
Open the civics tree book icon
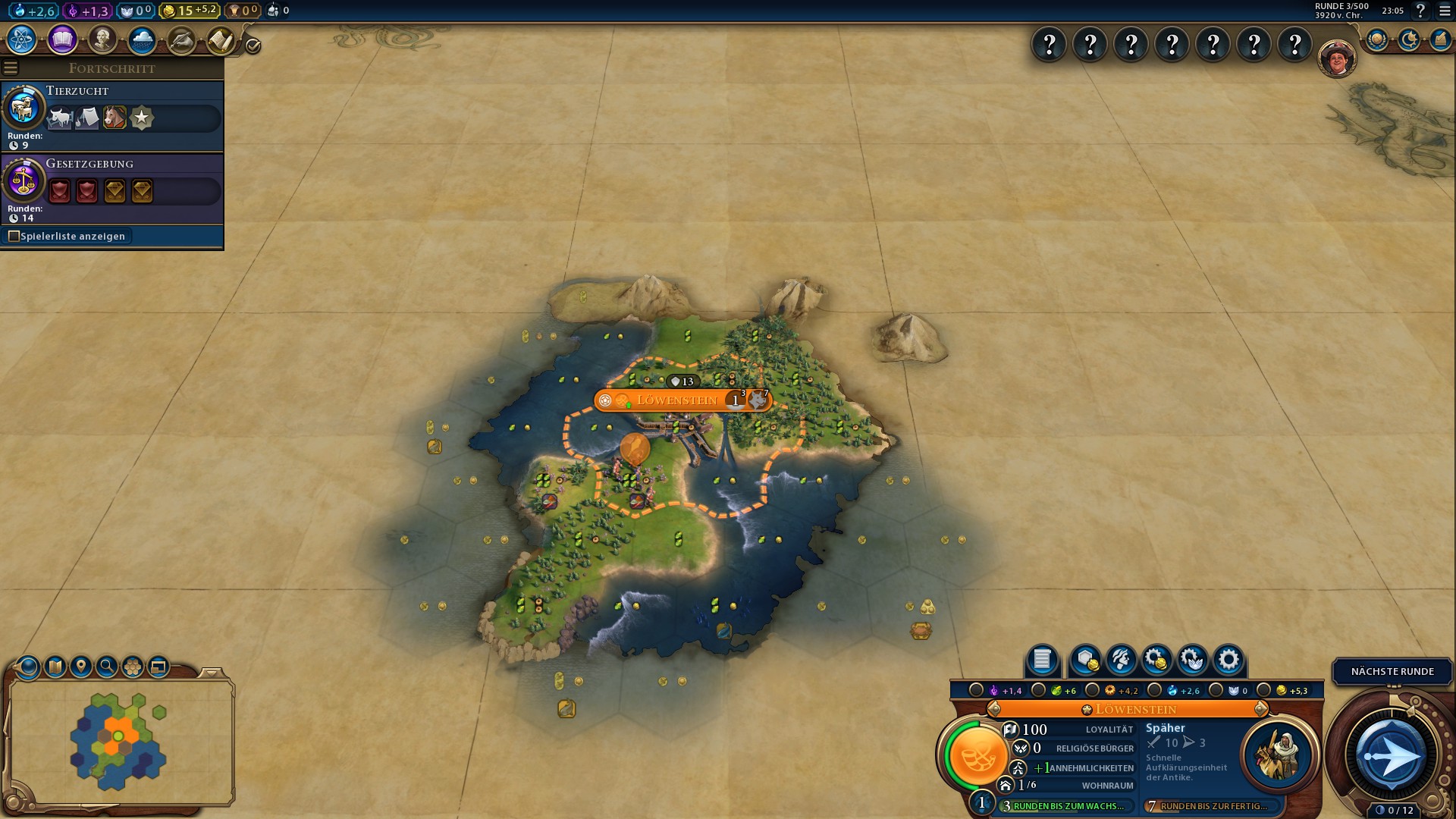(x=62, y=39)
